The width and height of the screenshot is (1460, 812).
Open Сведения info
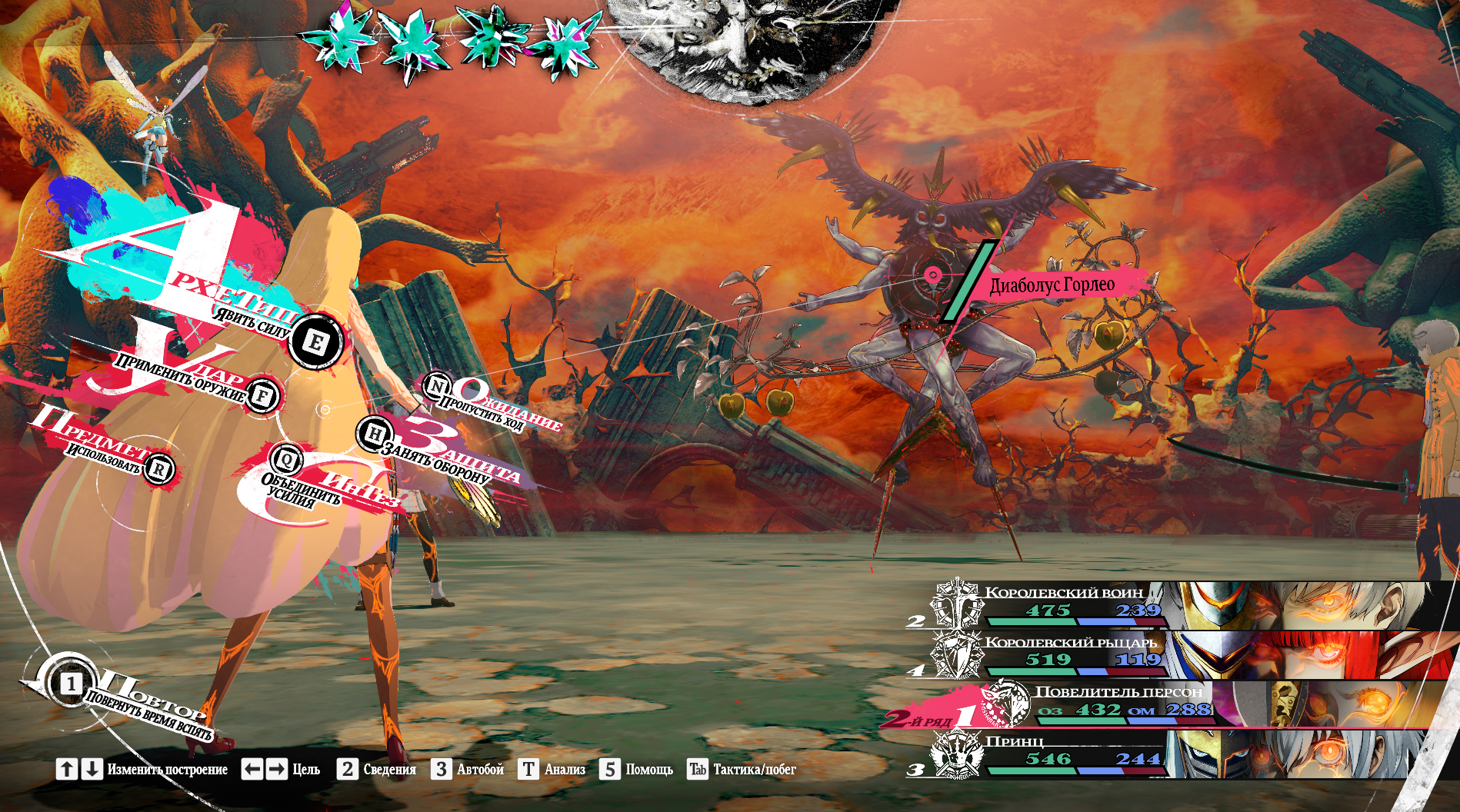376,769
